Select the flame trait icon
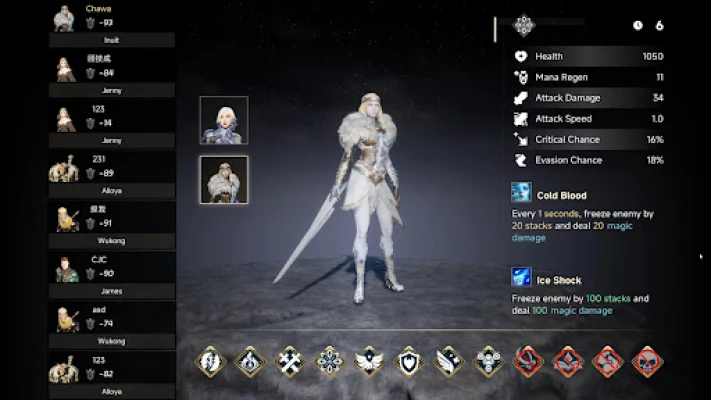Viewport: 711px width, 400px height. coord(250,361)
